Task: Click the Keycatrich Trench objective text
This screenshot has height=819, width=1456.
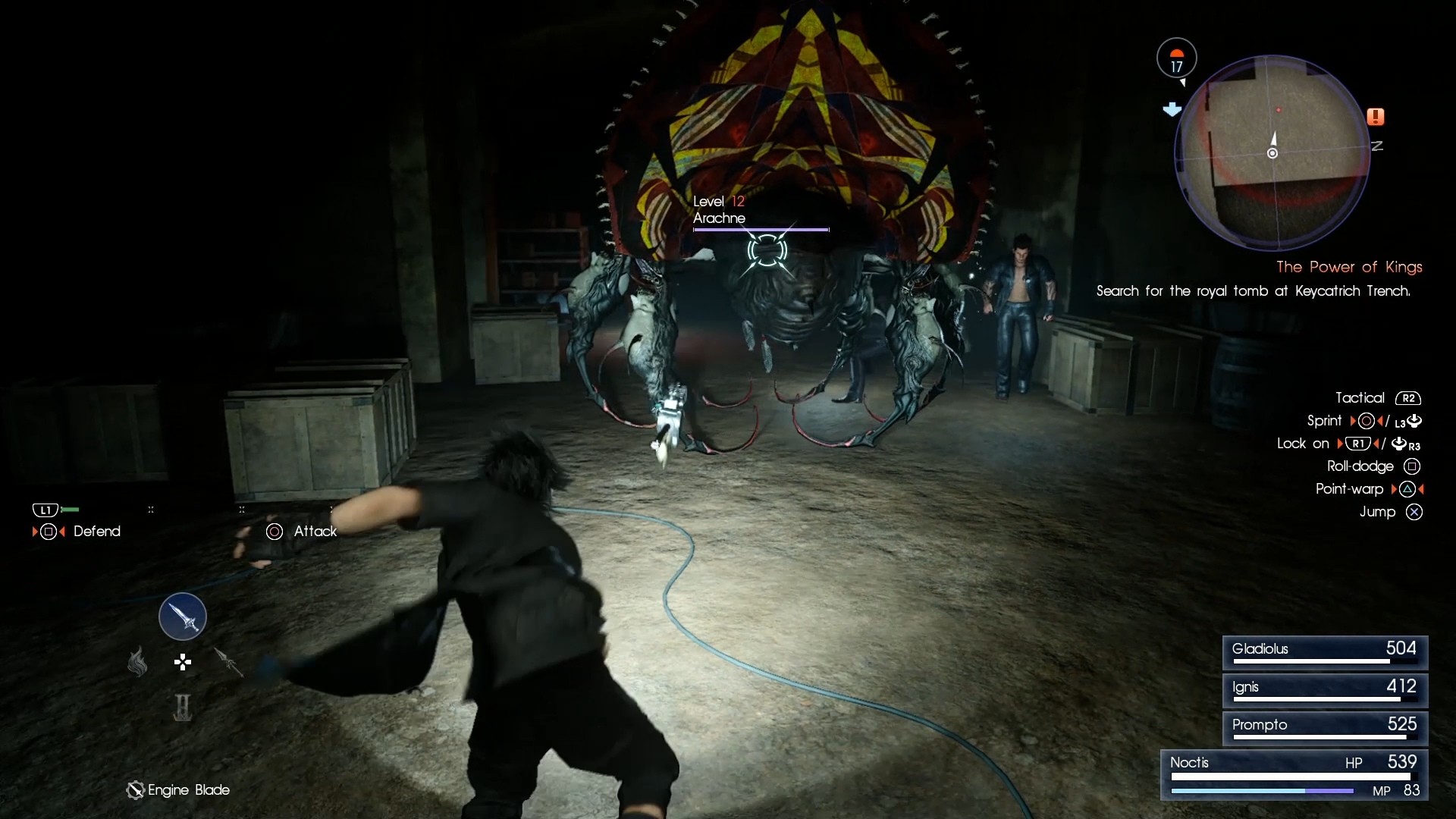Action: pos(1253,291)
